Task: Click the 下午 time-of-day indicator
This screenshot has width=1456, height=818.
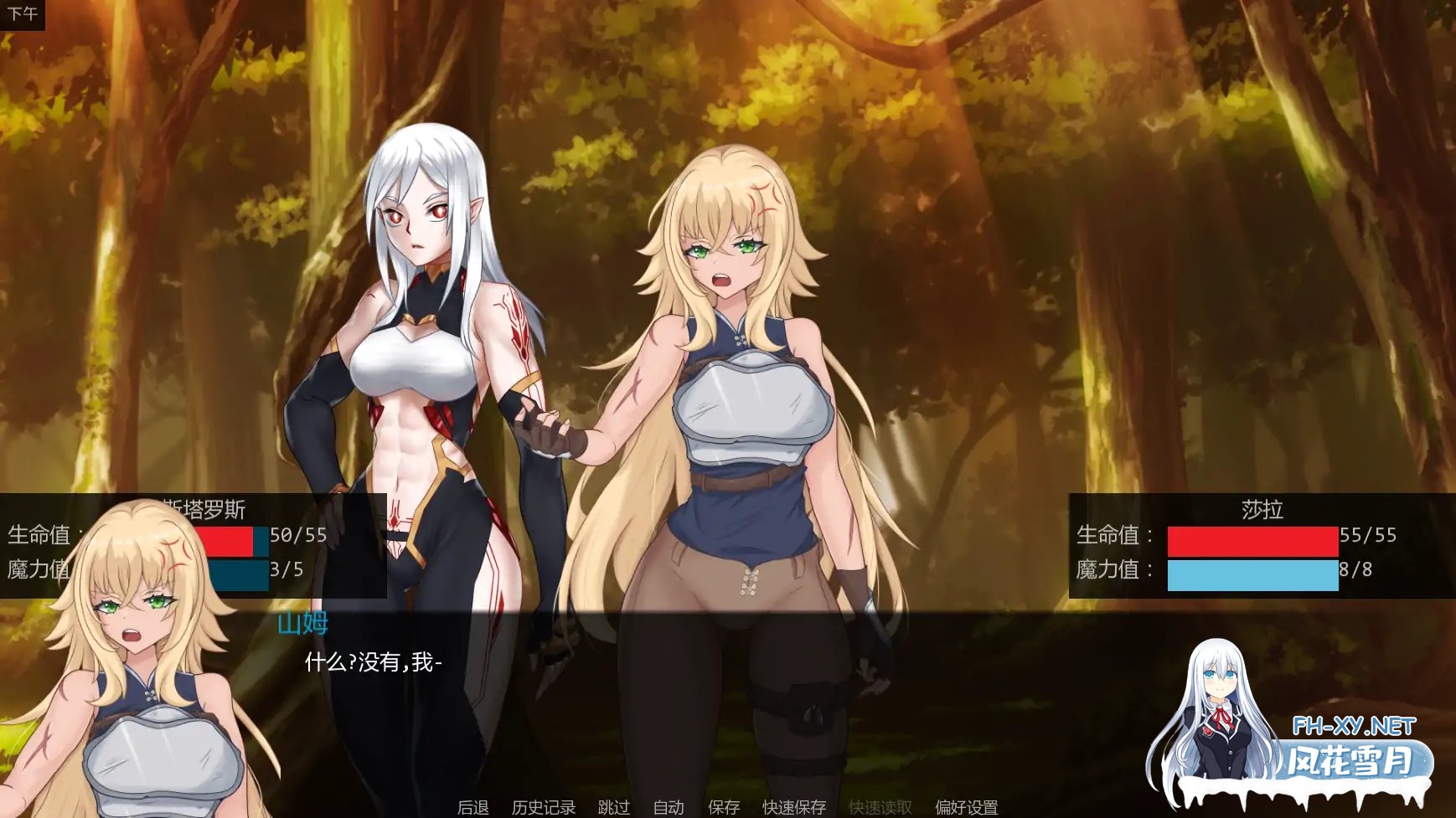Action: coord(23,13)
